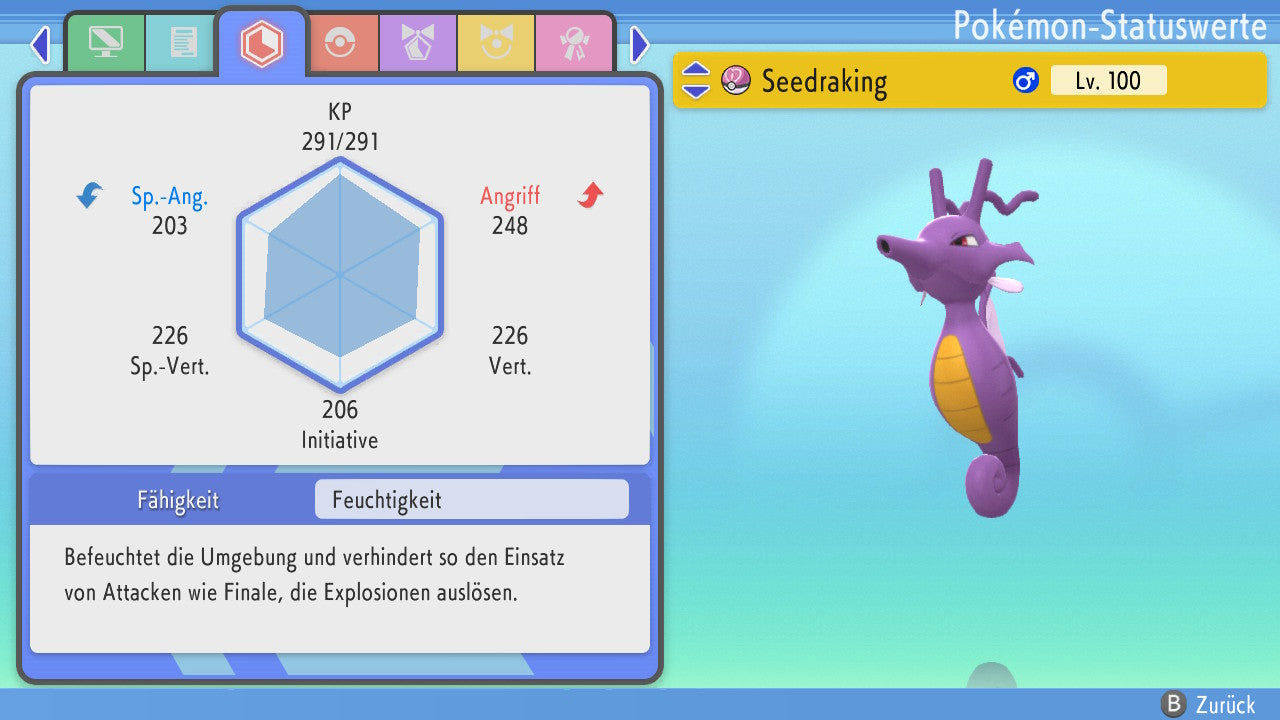Click the right arrow beside the tabs
The height and width of the screenshot is (720, 1280).
pyautogui.click(x=640, y=44)
